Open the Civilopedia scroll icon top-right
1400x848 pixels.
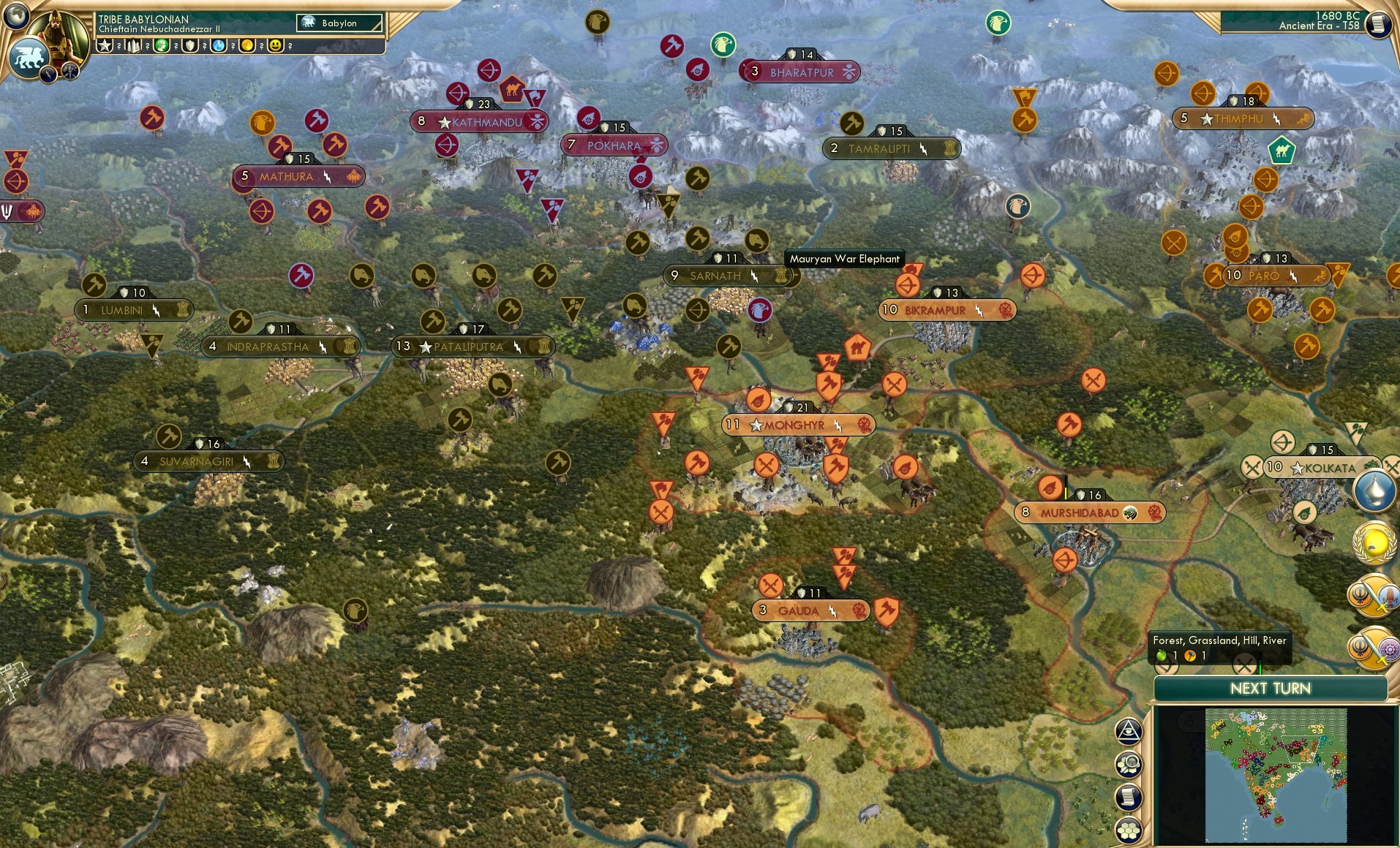click(1380, 24)
